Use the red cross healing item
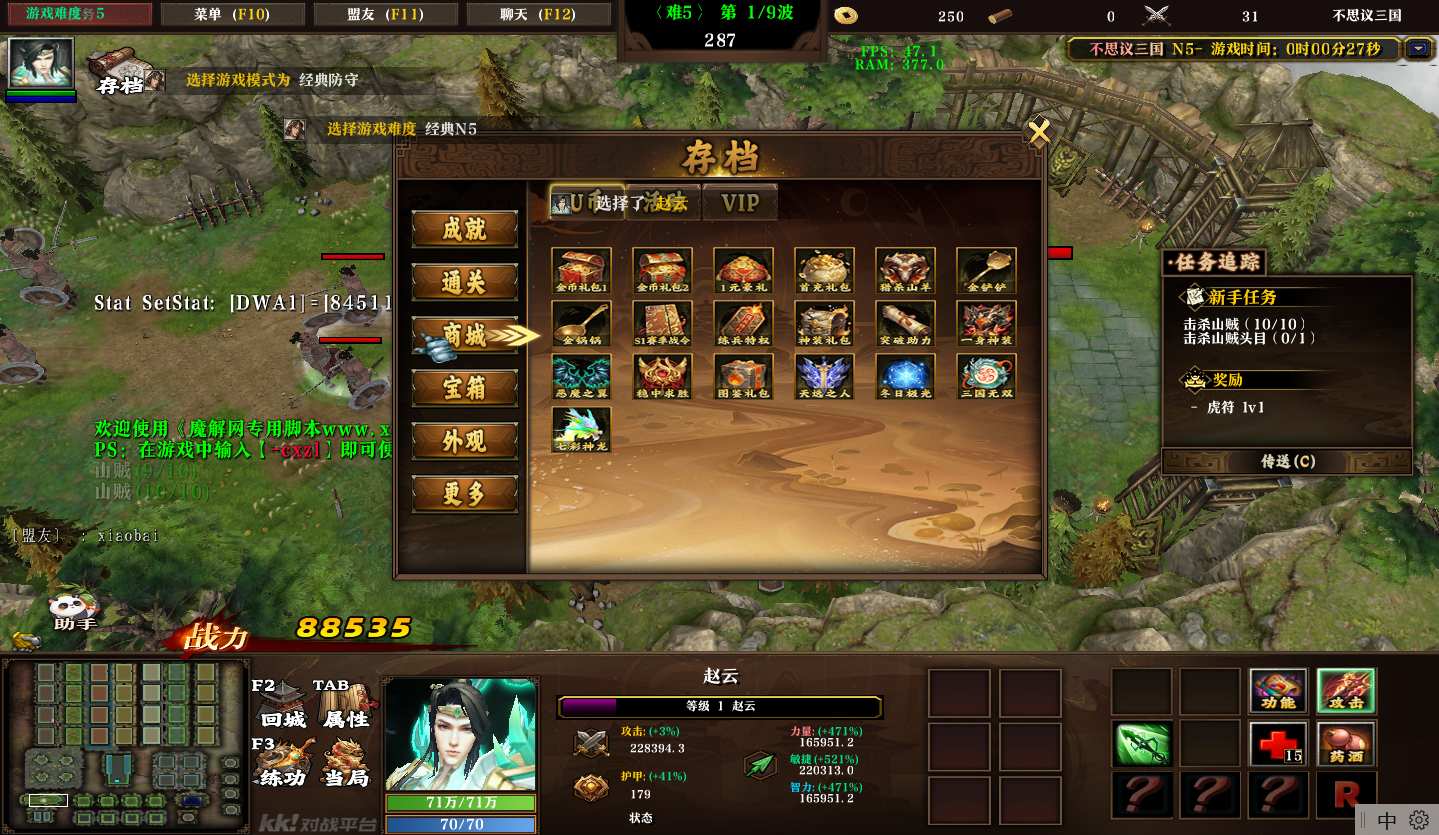Image resolution: width=1439 pixels, height=835 pixels. (1278, 744)
